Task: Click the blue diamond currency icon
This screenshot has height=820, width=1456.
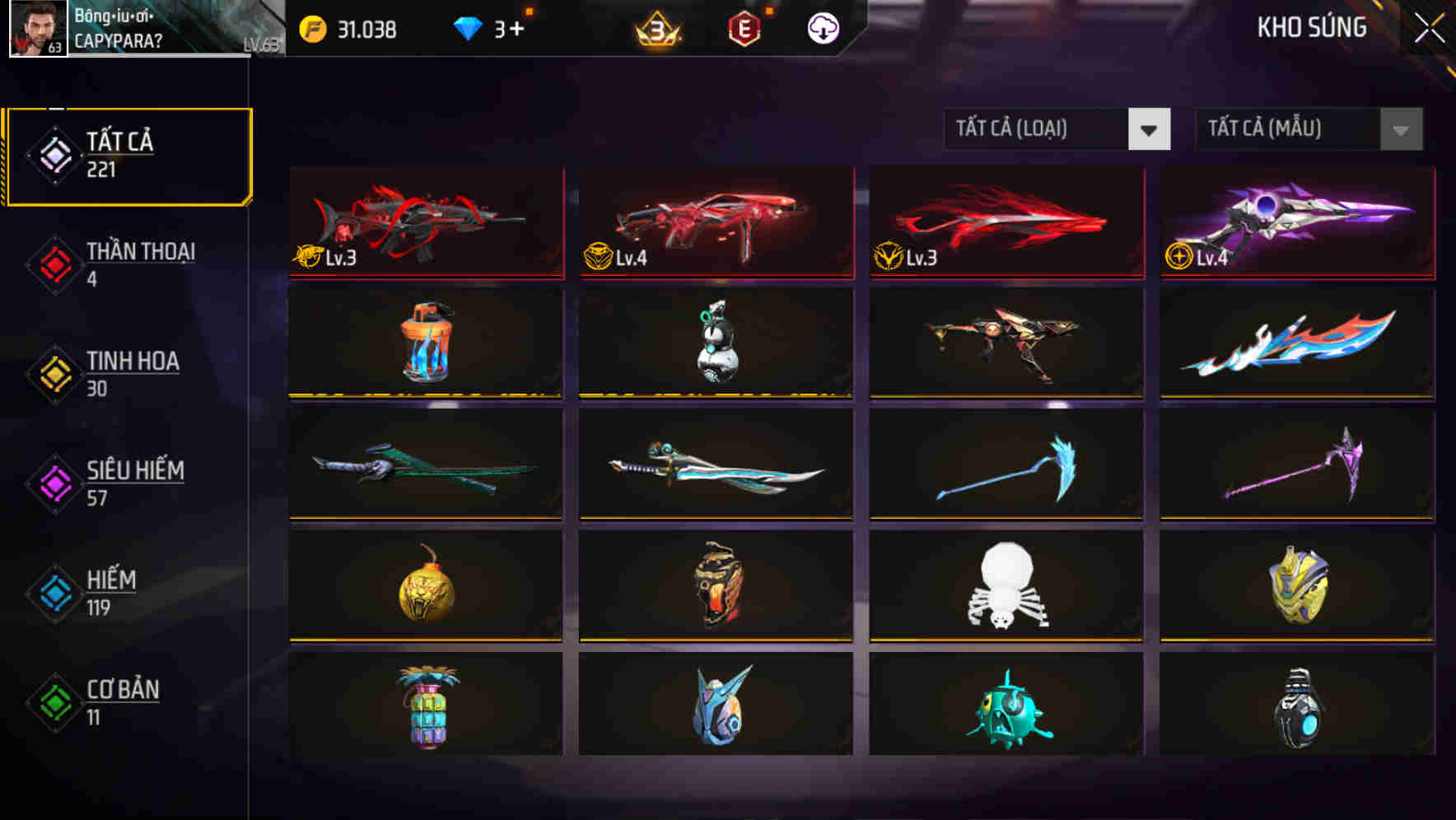Action: (x=469, y=27)
